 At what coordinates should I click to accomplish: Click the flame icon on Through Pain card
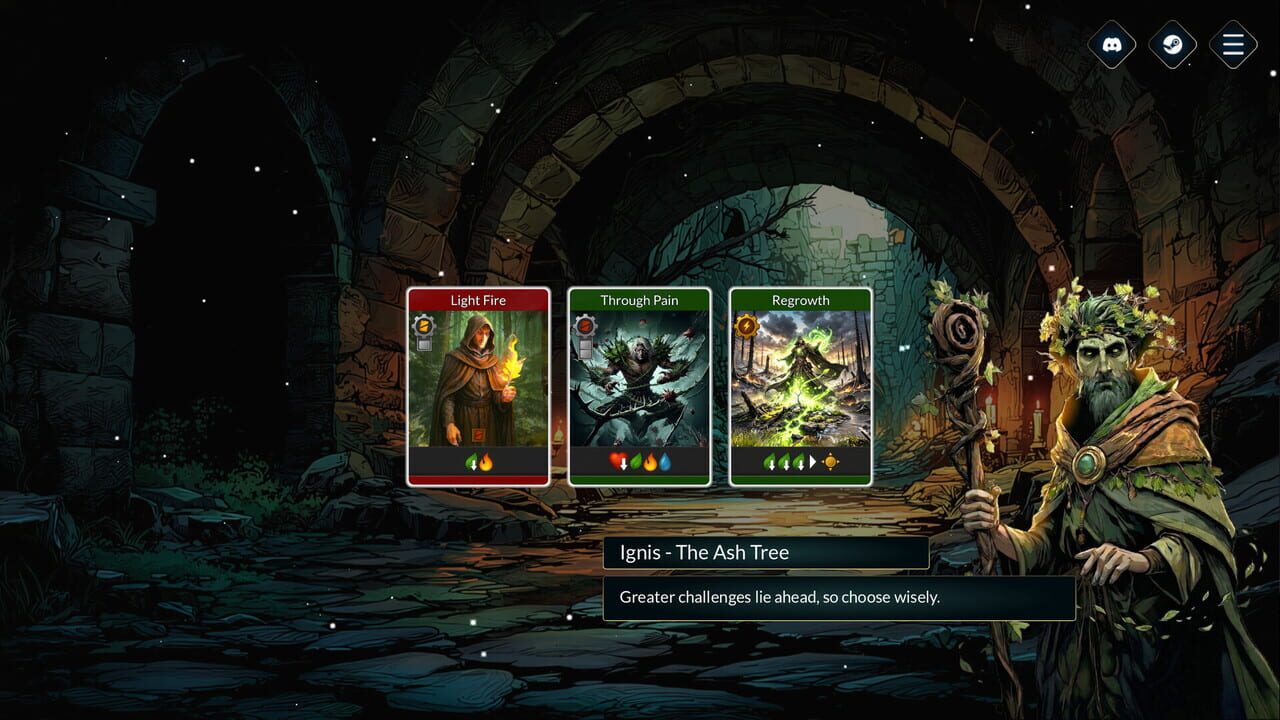[x=651, y=461]
